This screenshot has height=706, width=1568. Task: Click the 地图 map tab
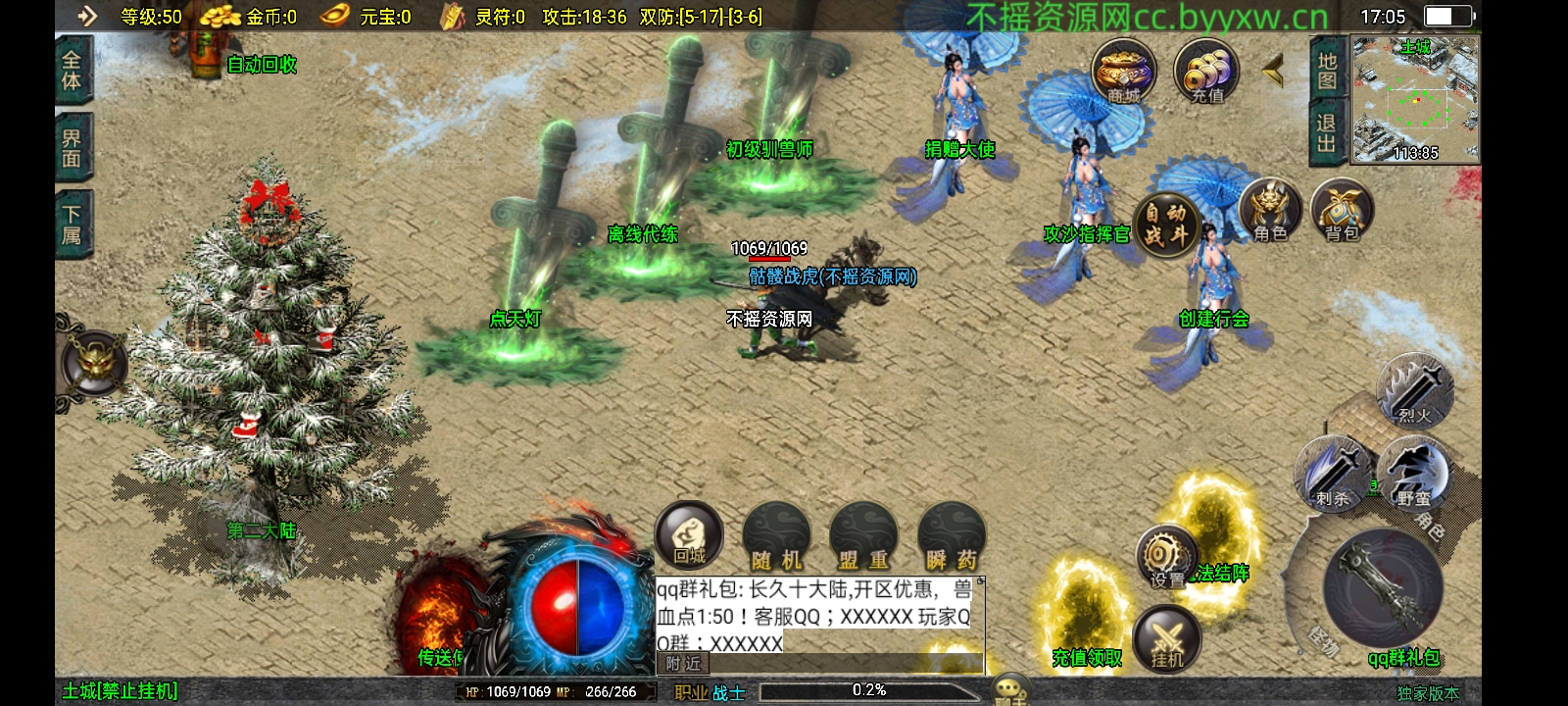coord(1327,71)
